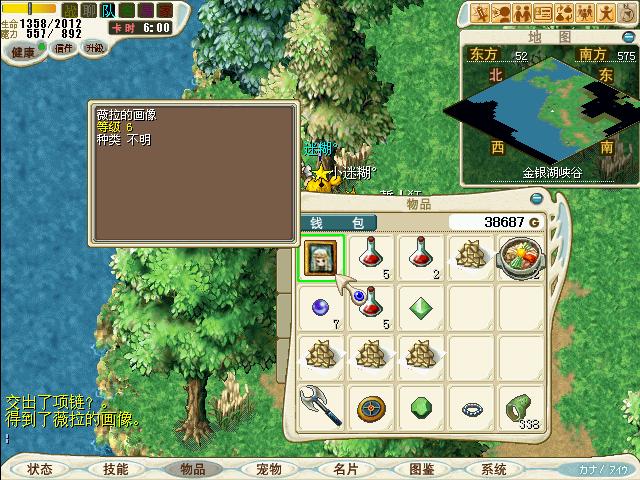The width and height of the screenshot is (640, 480).
Task: Open the 系统 system menu
Action: pos(493,469)
